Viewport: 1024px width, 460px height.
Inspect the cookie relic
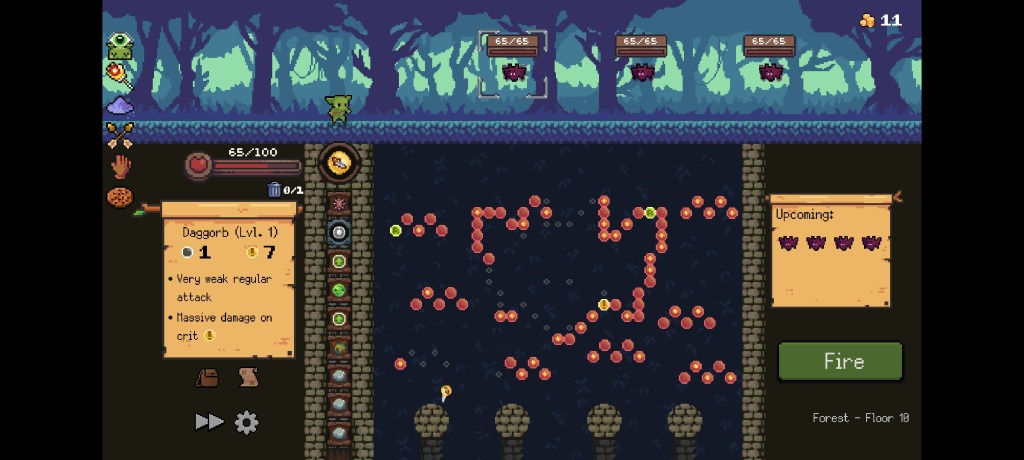pos(120,197)
